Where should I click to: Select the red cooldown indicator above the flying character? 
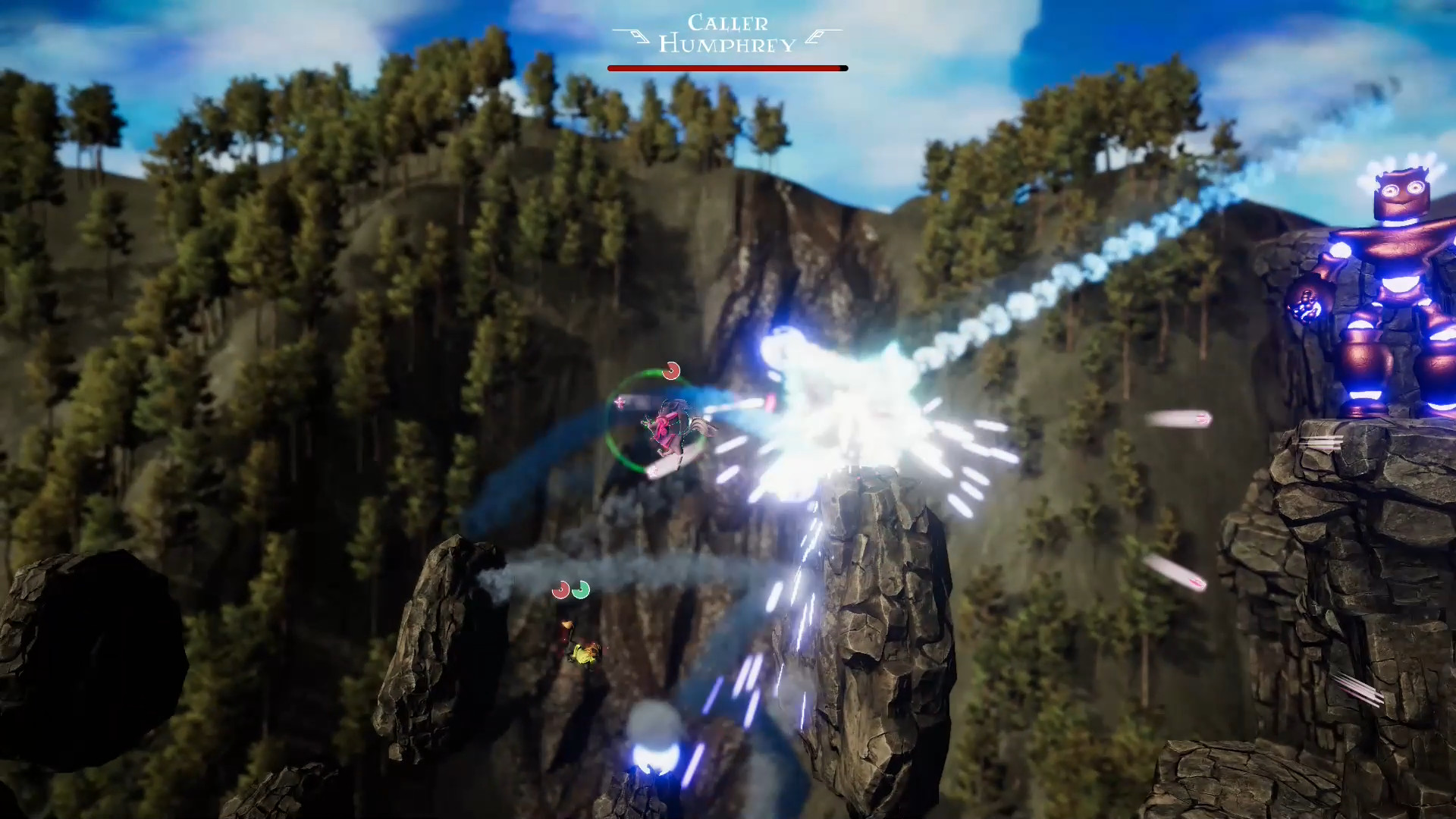[x=673, y=372]
